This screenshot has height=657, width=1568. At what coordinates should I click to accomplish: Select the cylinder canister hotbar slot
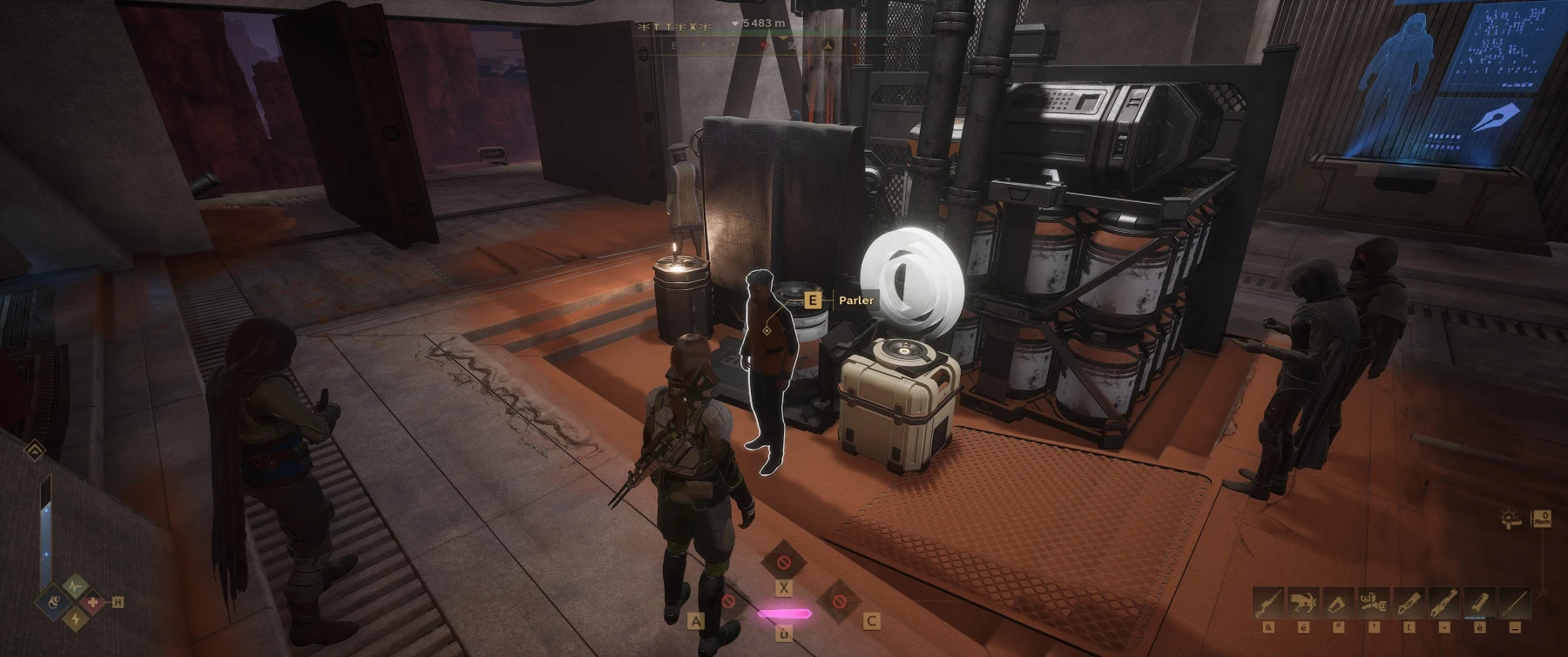(x=1478, y=603)
